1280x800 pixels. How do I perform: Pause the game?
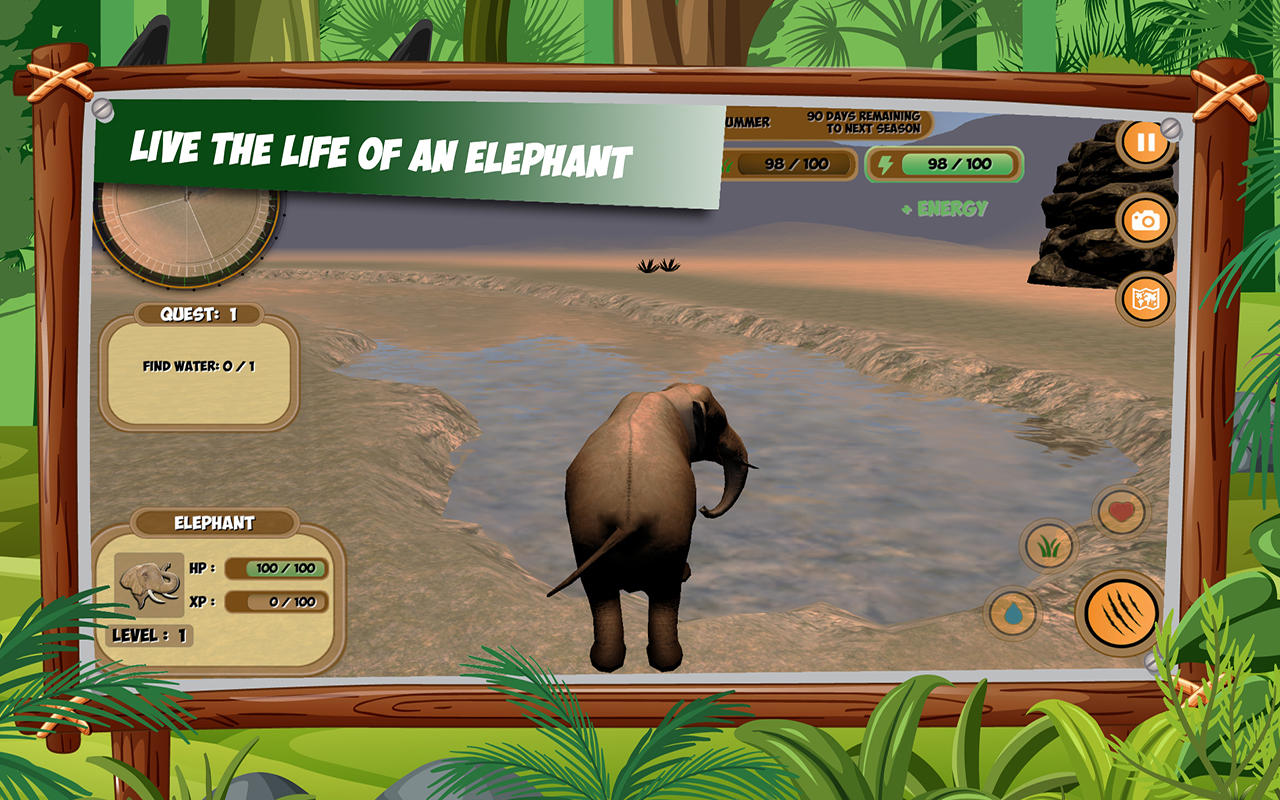coord(1146,140)
